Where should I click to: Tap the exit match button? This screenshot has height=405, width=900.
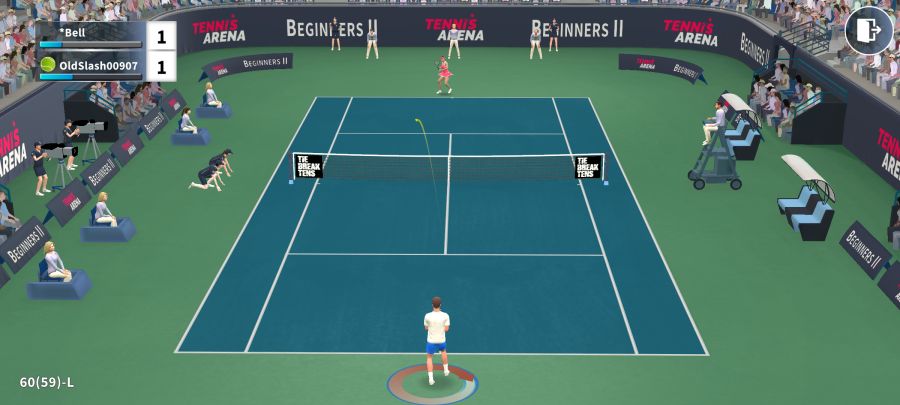(868, 30)
